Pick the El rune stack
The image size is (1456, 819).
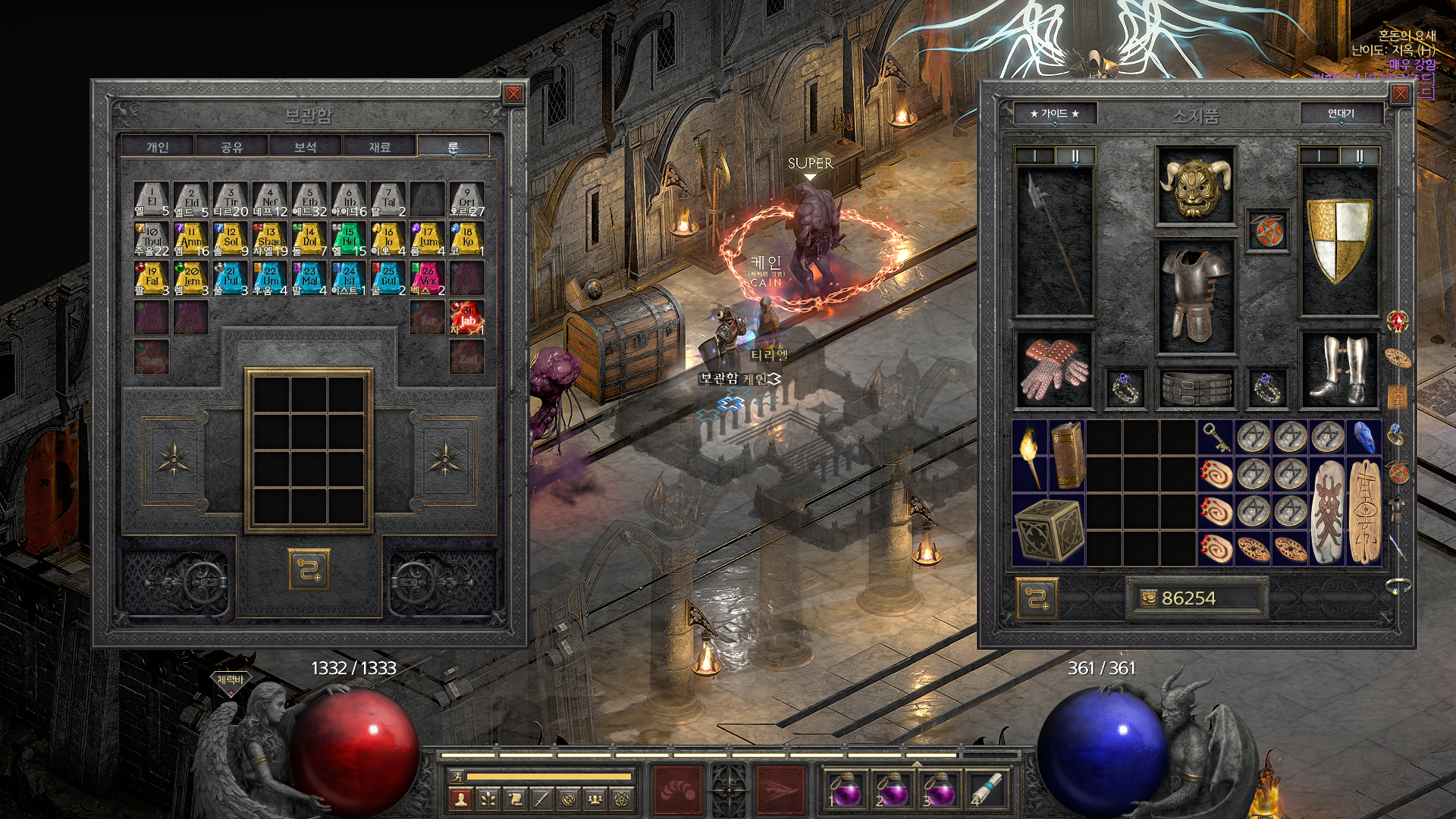click(152, 199)
